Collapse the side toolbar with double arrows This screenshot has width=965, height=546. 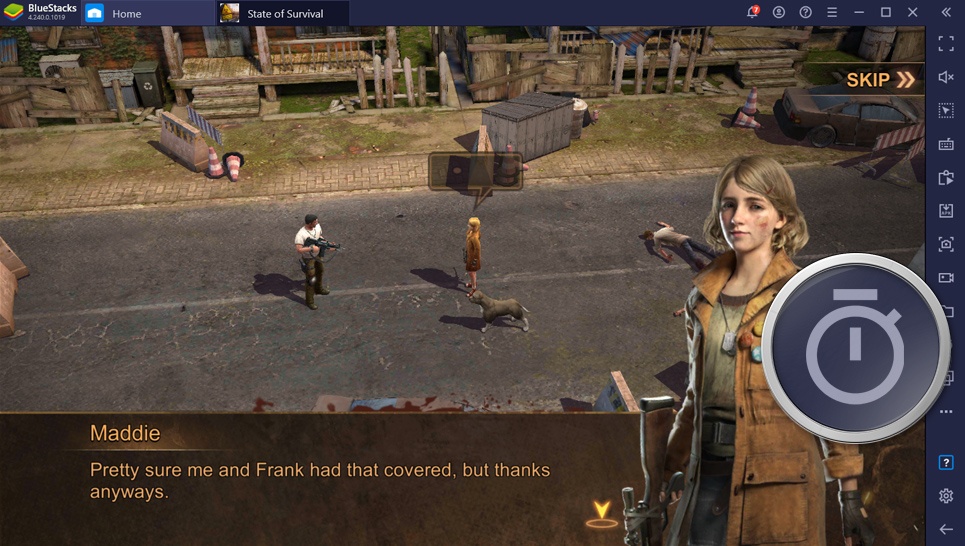pyautogui.click(x=945, y=12)
